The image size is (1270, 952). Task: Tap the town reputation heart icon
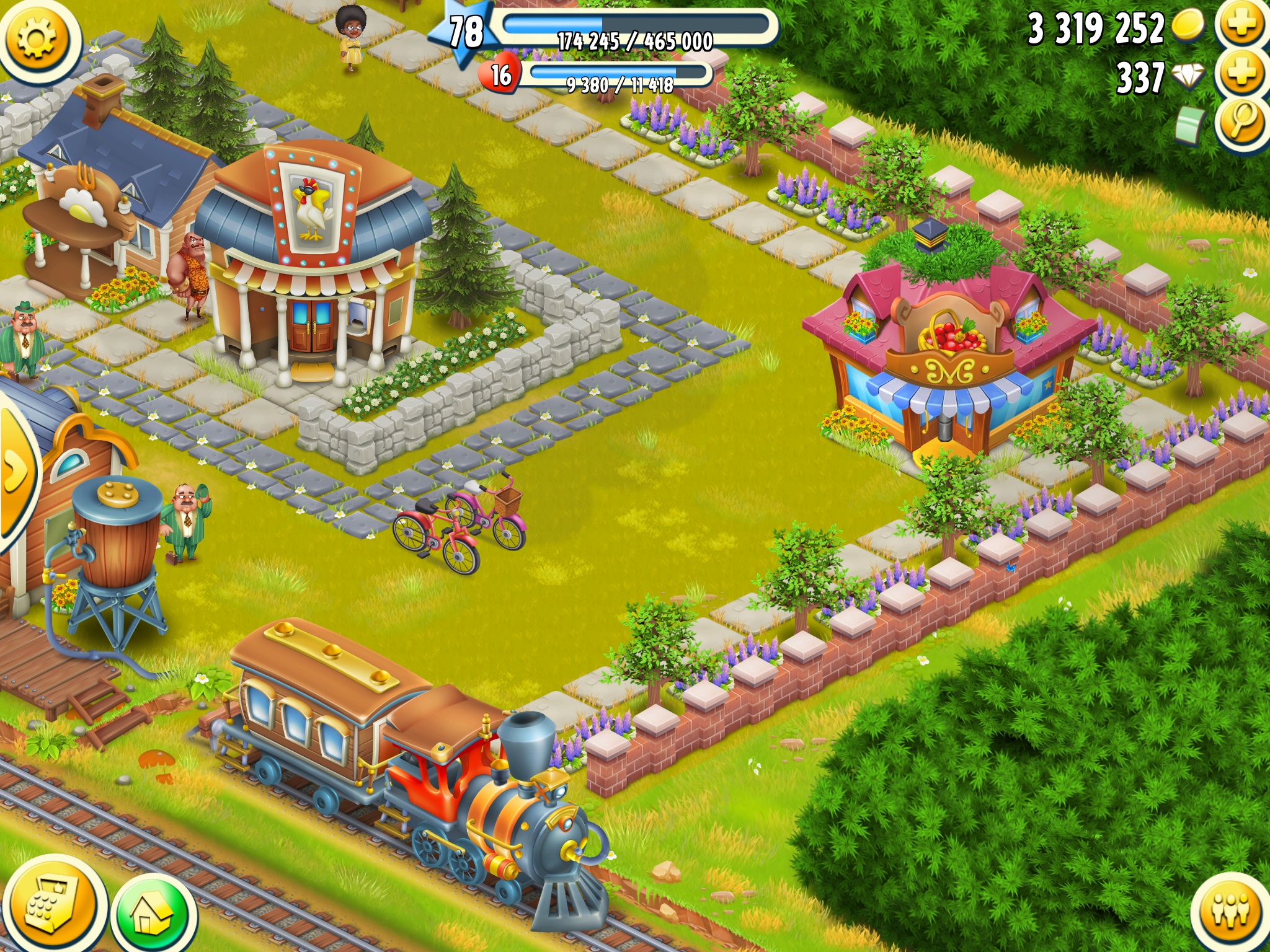pos(500,76)
